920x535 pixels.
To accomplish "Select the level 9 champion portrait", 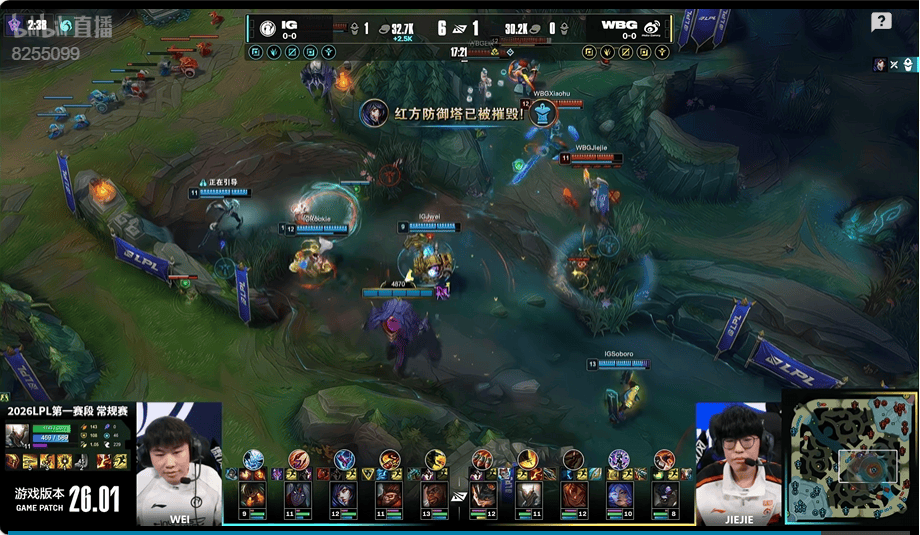I will pos(252,494).
